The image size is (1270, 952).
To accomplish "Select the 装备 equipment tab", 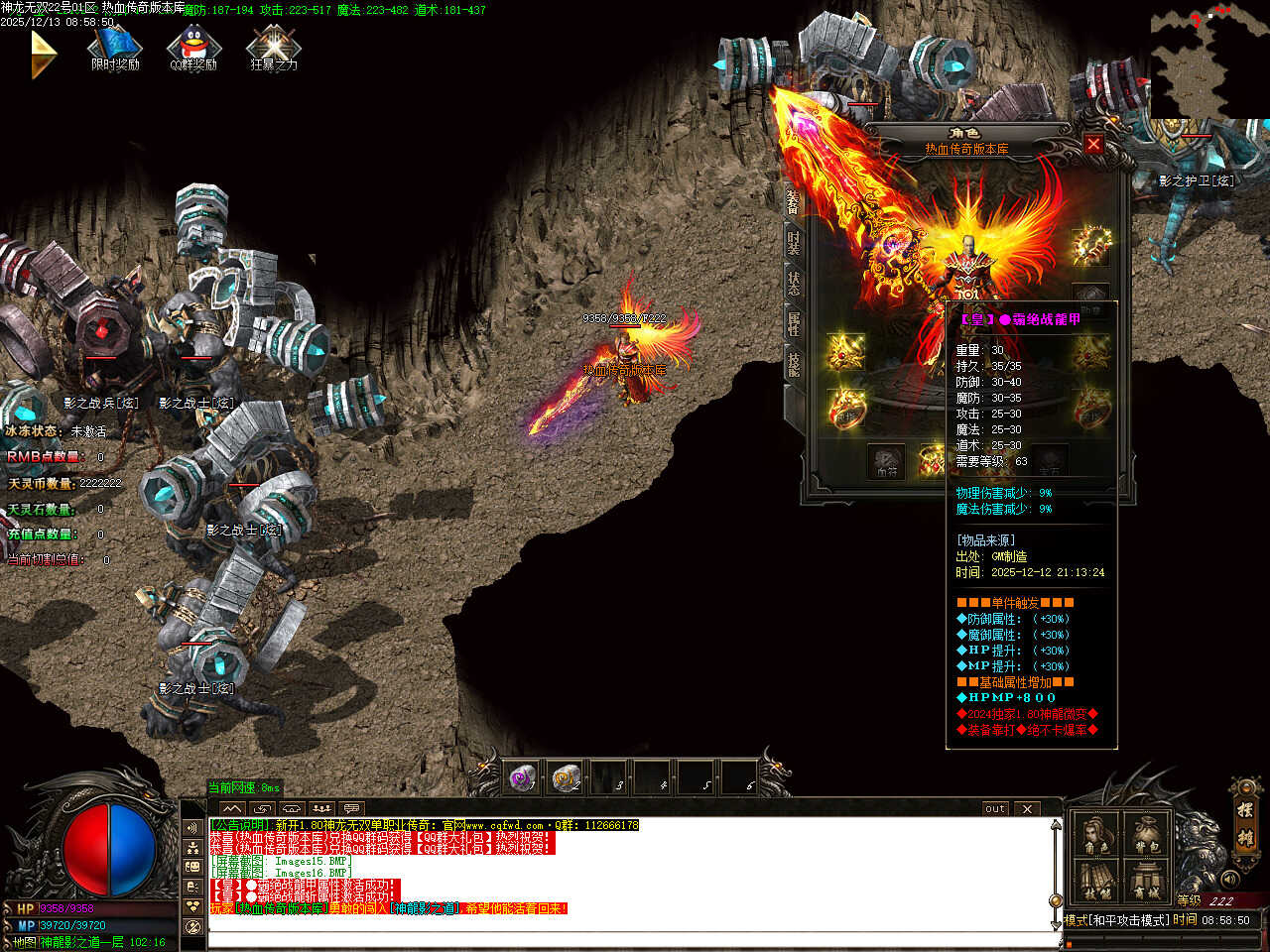I will [x=794, y=202].
